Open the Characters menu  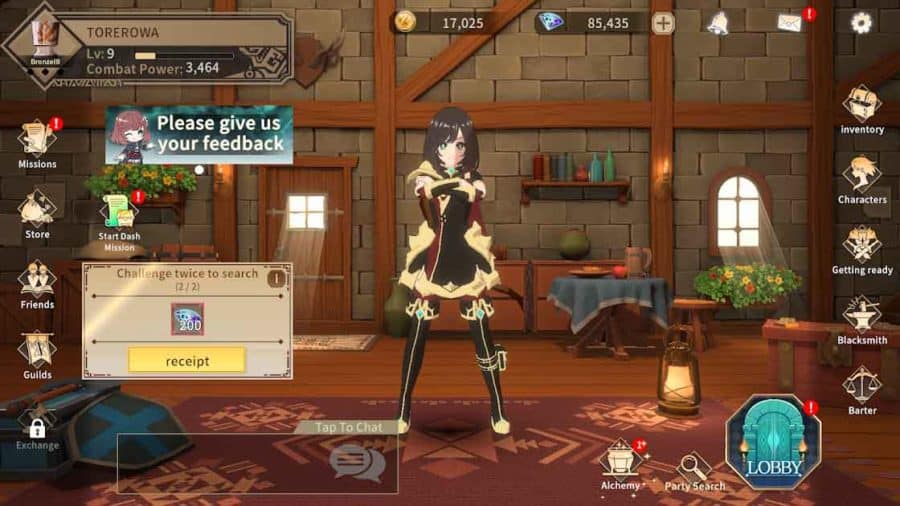861,177
